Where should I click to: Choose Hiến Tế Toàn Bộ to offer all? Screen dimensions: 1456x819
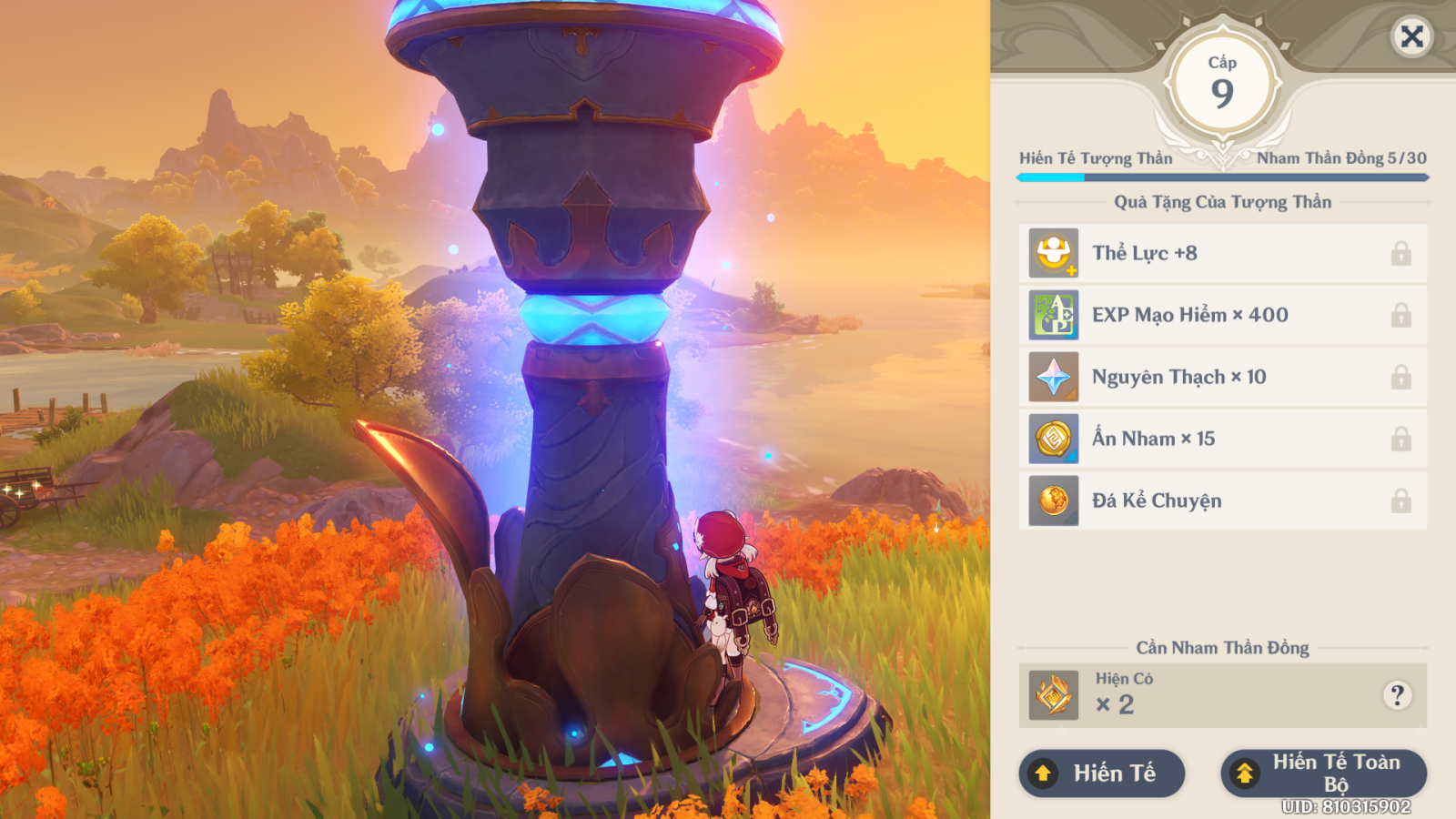1323,773
